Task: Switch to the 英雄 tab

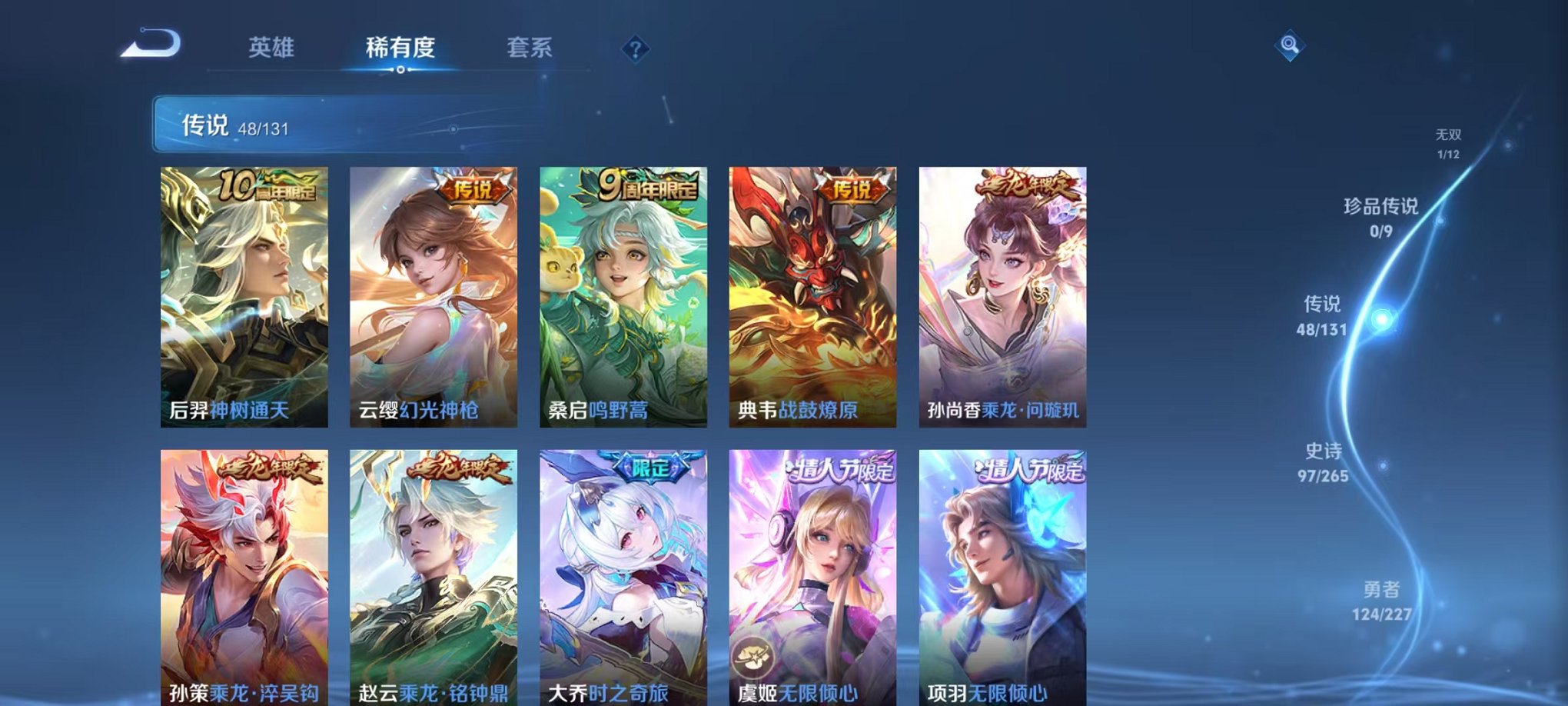Action: (x=271, y=48)
